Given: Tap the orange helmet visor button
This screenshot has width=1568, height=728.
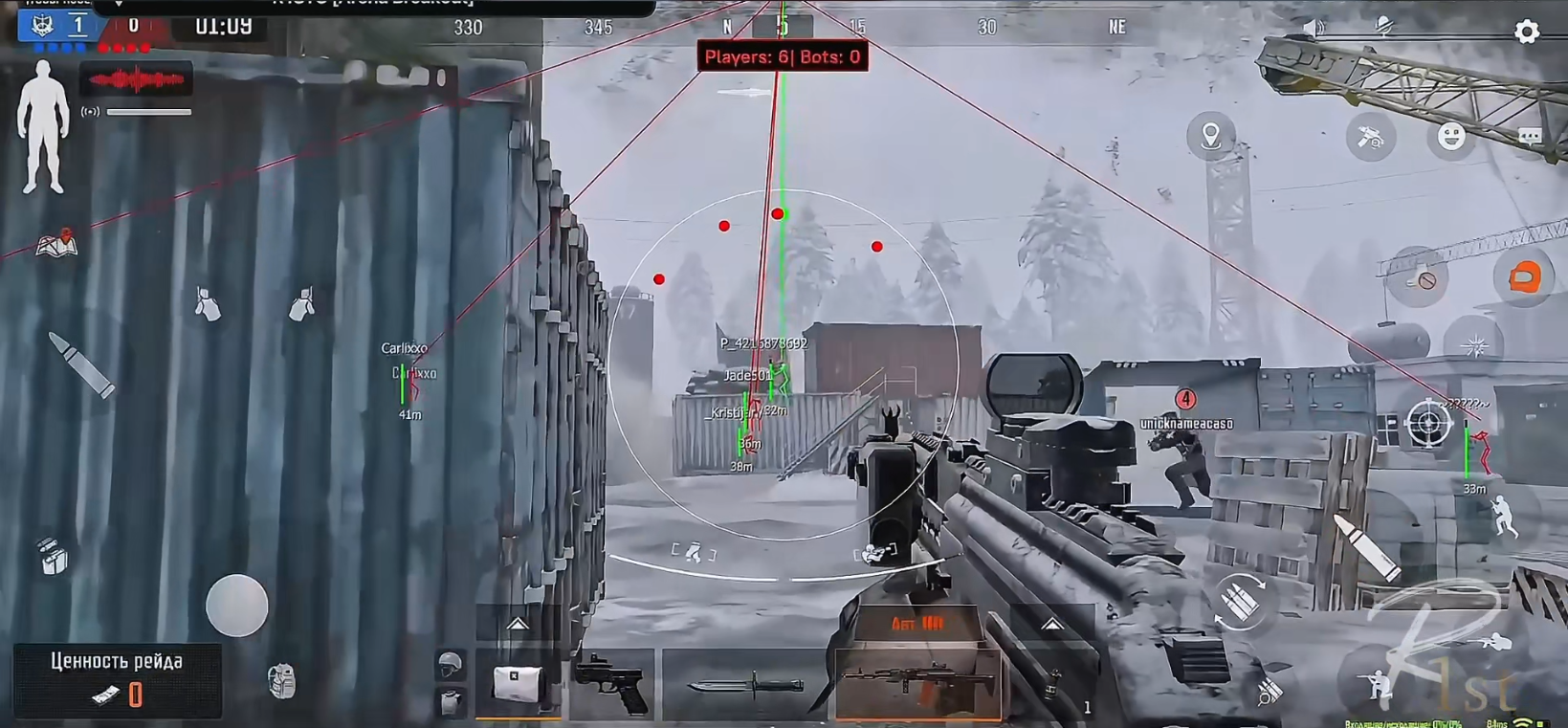Looking at the screenshot, I should [x=1524, y=278].
